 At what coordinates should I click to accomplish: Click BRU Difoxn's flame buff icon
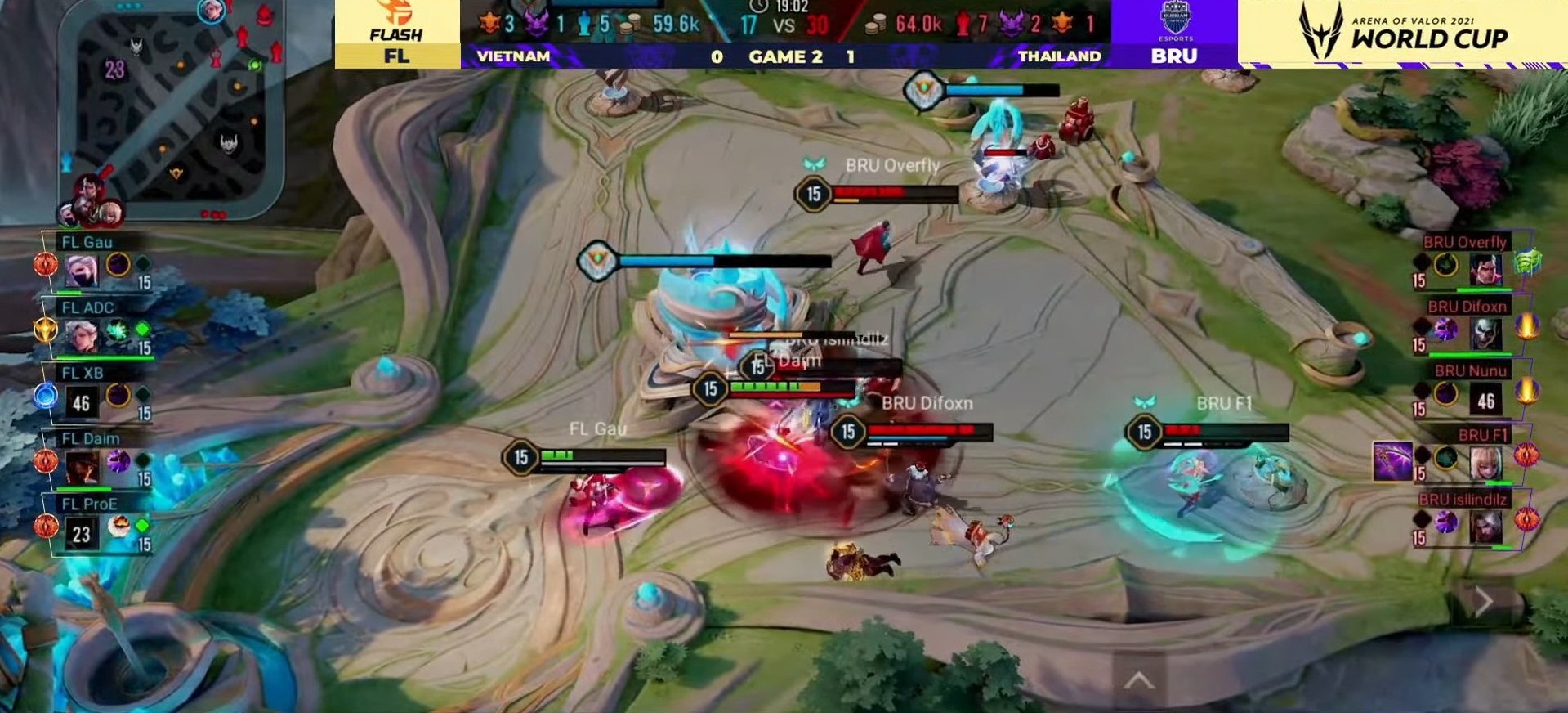1526,327
